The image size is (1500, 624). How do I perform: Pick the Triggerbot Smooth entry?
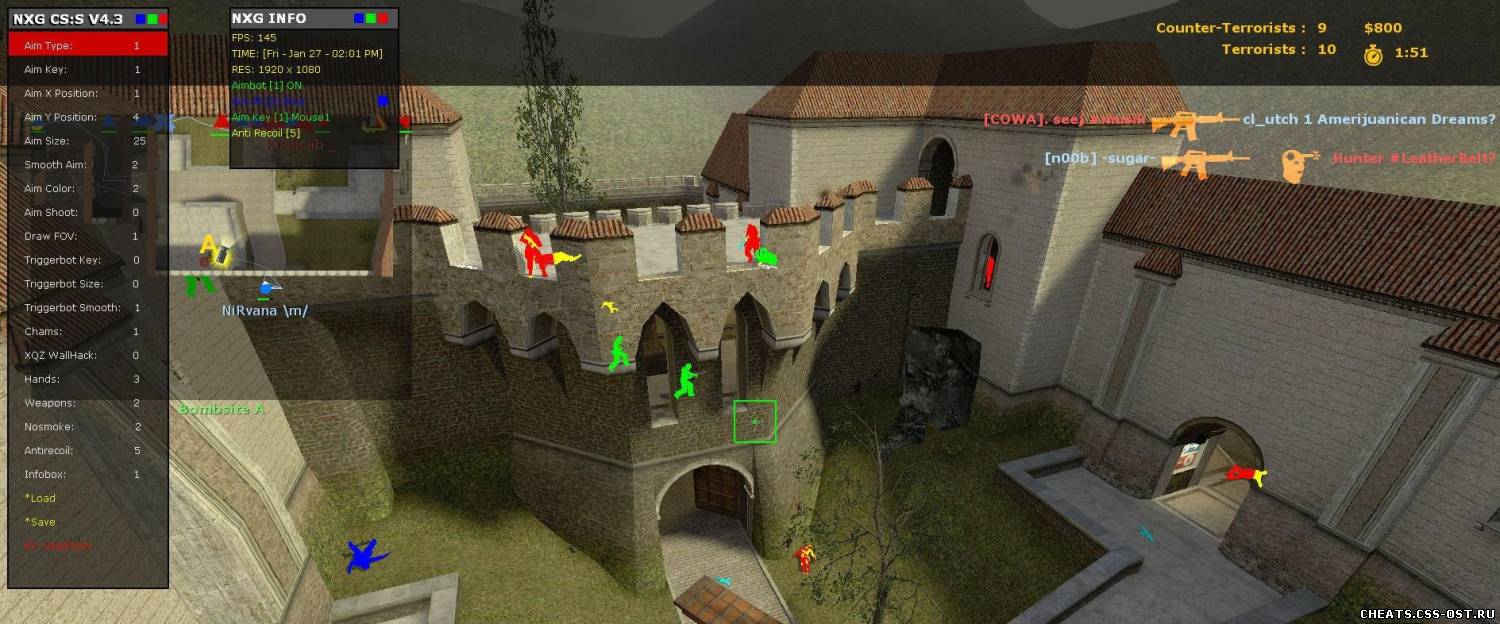88,308
